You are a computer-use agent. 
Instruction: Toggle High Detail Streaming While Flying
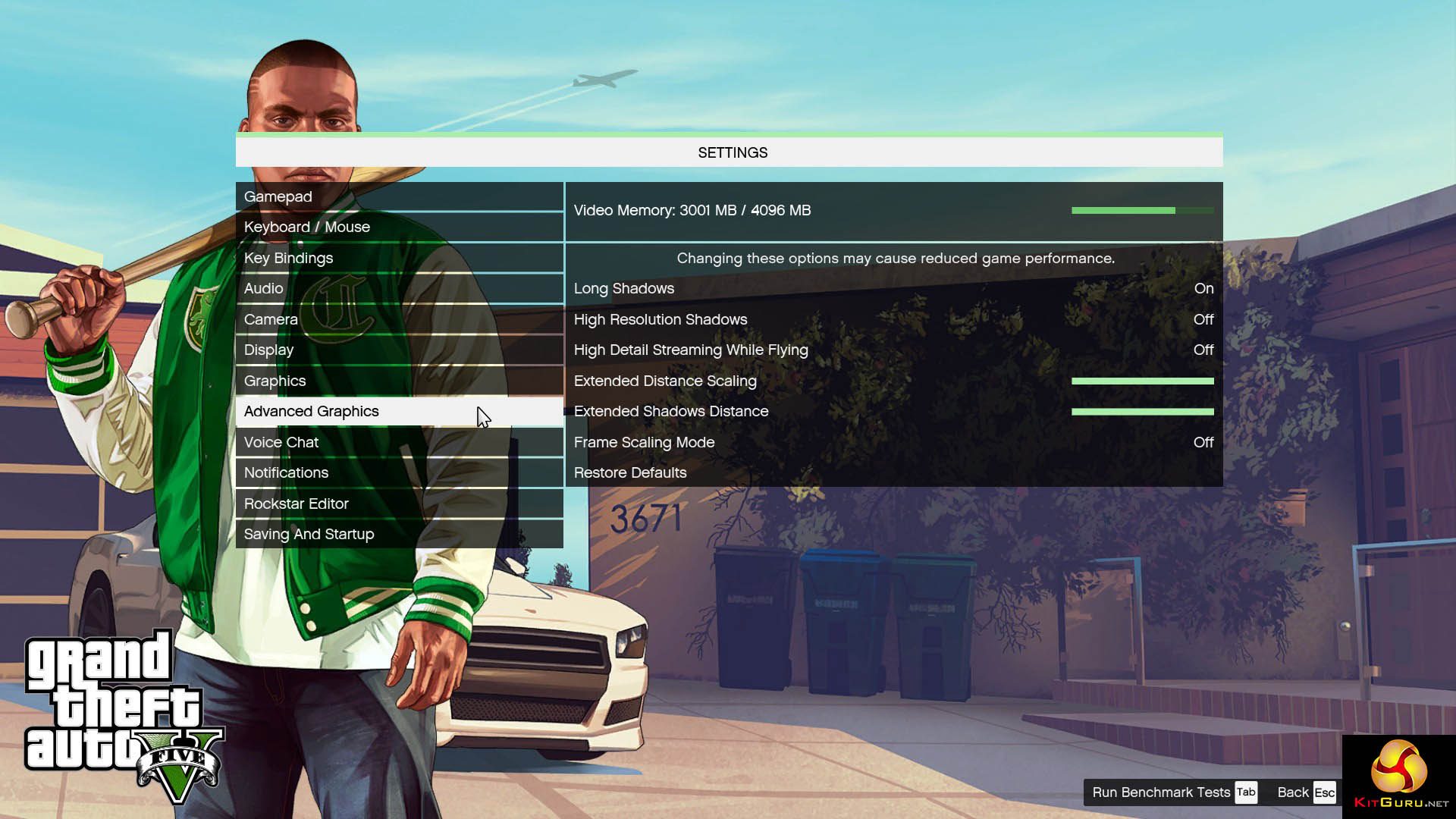893,350
